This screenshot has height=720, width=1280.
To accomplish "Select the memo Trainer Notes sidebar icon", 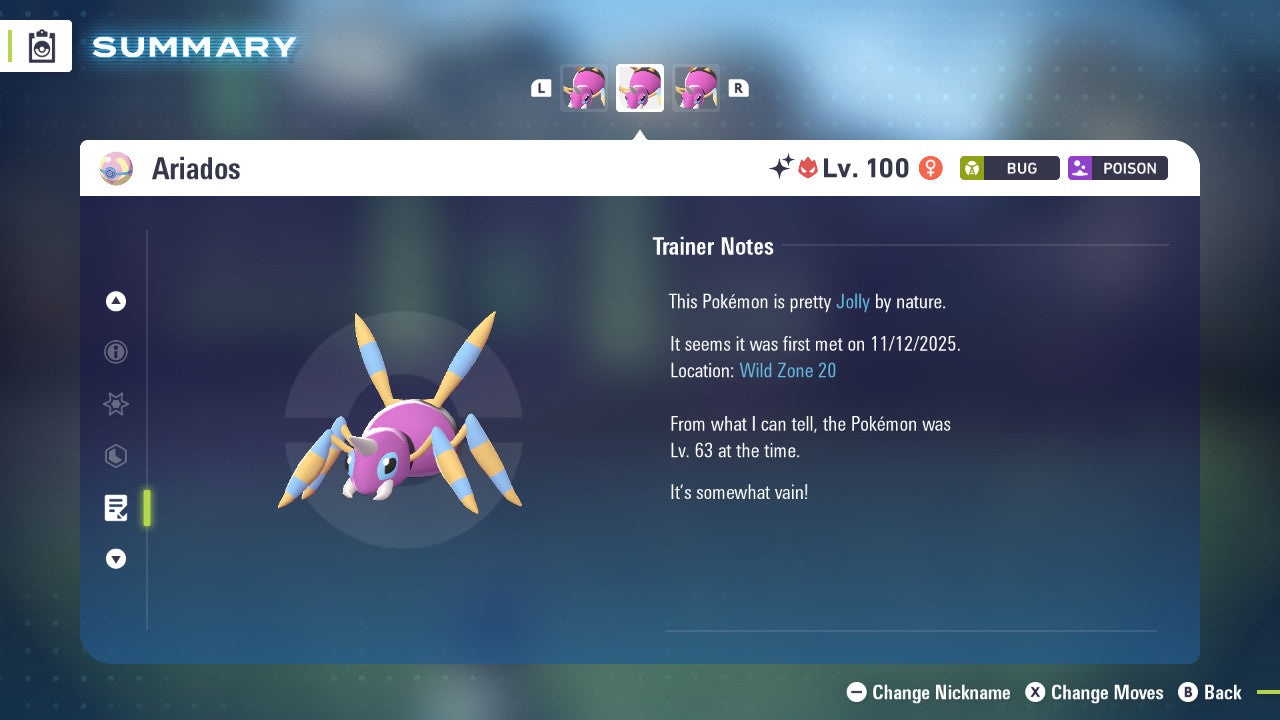I will coord(115,508).
